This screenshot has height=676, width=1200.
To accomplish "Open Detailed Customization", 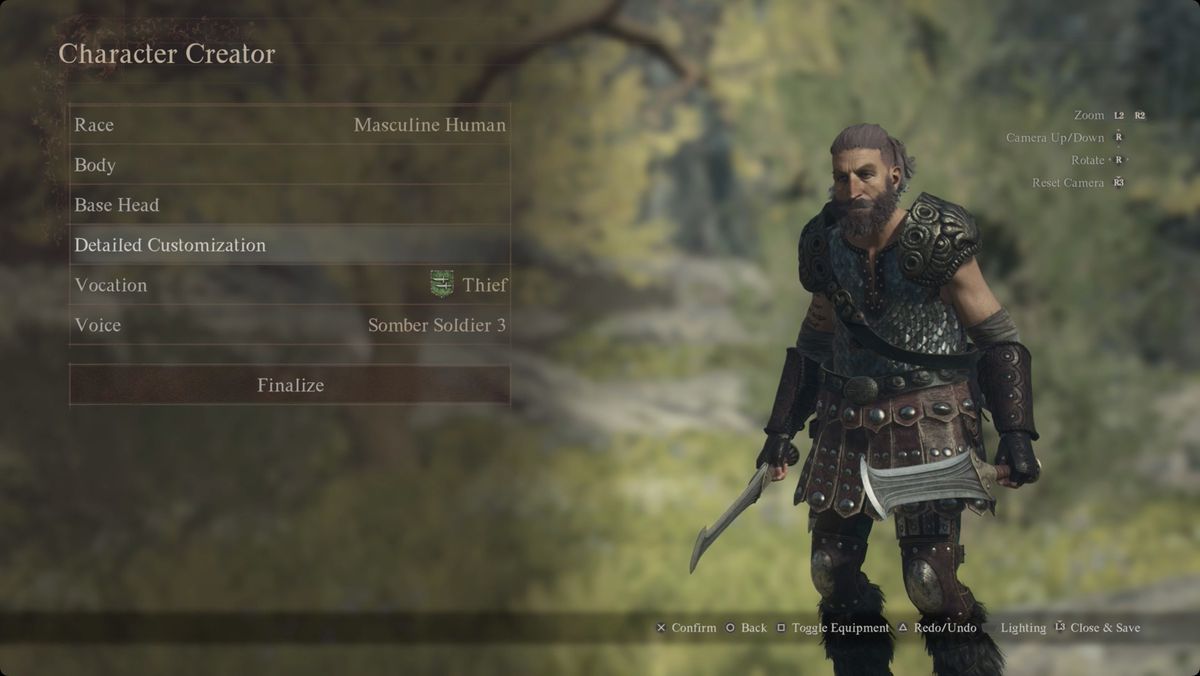I will [x=290, y=245].
